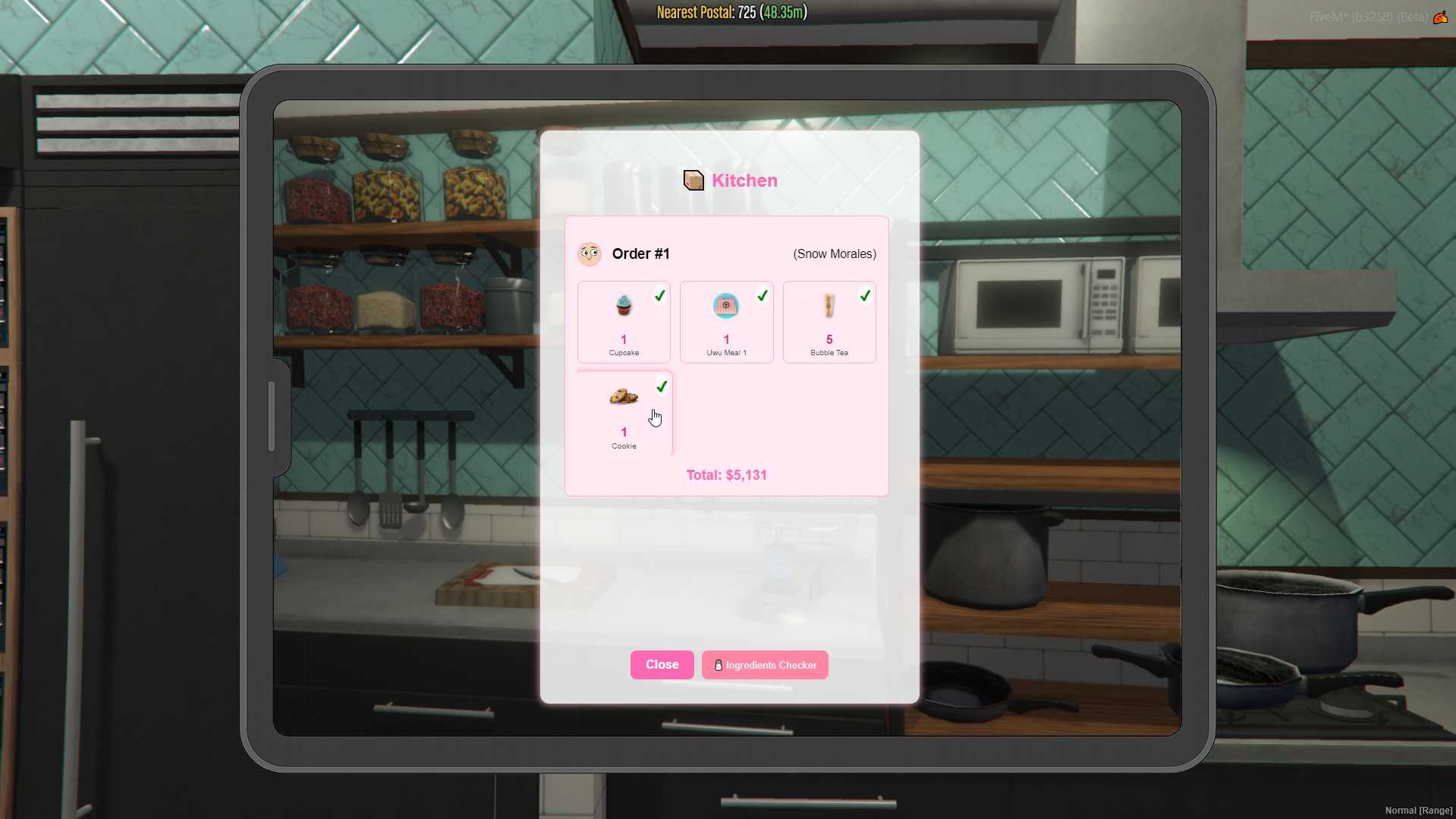Viewport: 1456px width, 819px height.
Task: Click the customer name Snow Morales
Action: 834,254
